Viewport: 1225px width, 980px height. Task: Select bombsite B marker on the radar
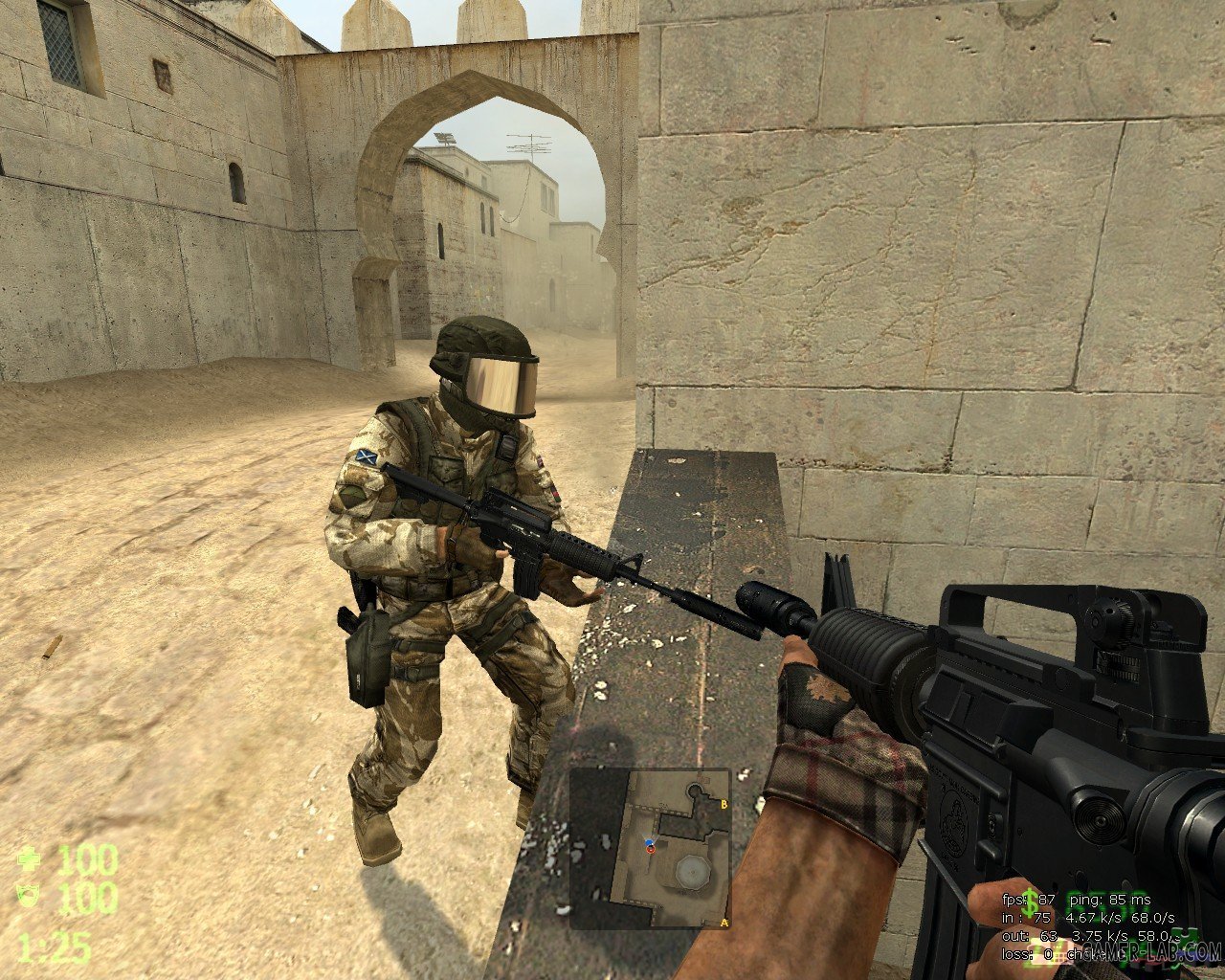(x=724, y=805)
